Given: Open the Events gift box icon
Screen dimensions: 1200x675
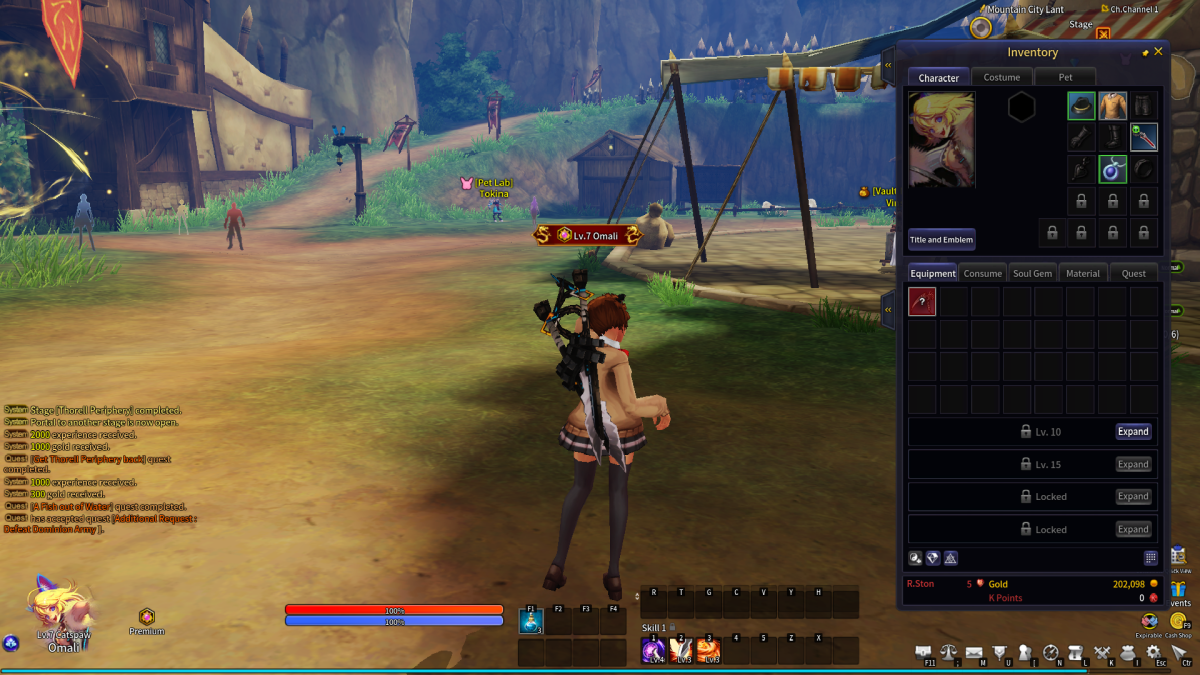Looking at the screenshot, I should 1179,589.
